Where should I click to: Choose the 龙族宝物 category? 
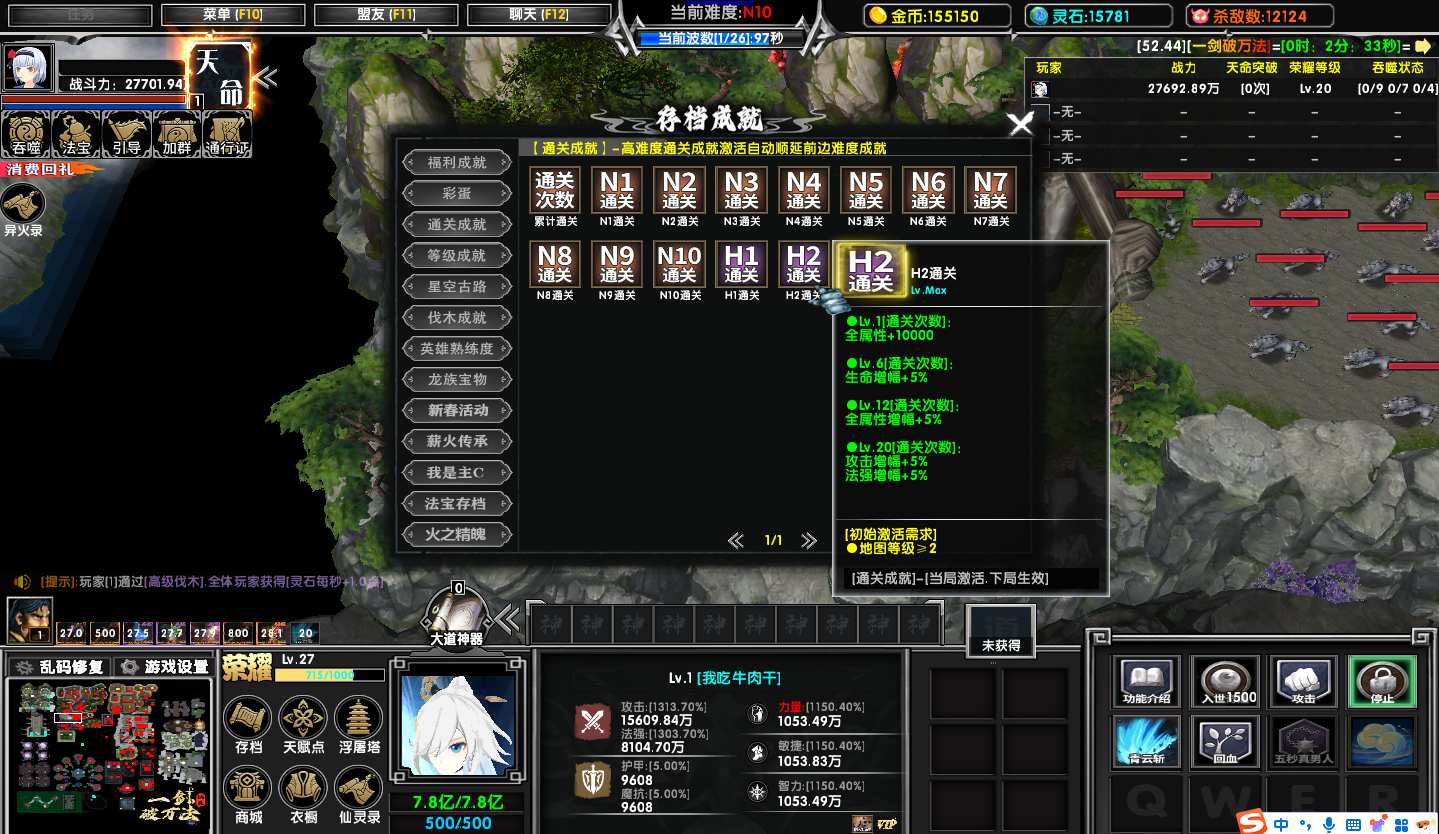click(457, 380)
